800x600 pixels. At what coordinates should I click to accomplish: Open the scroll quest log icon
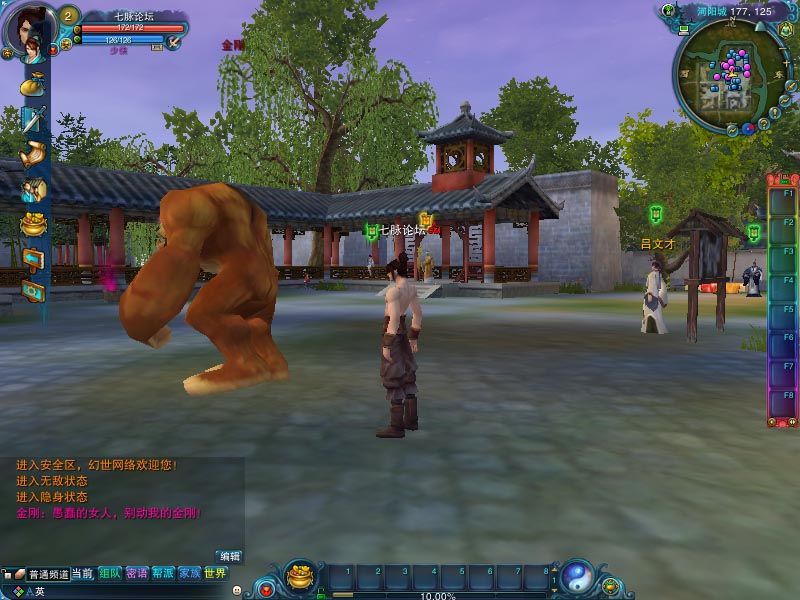tap(34, 154)
